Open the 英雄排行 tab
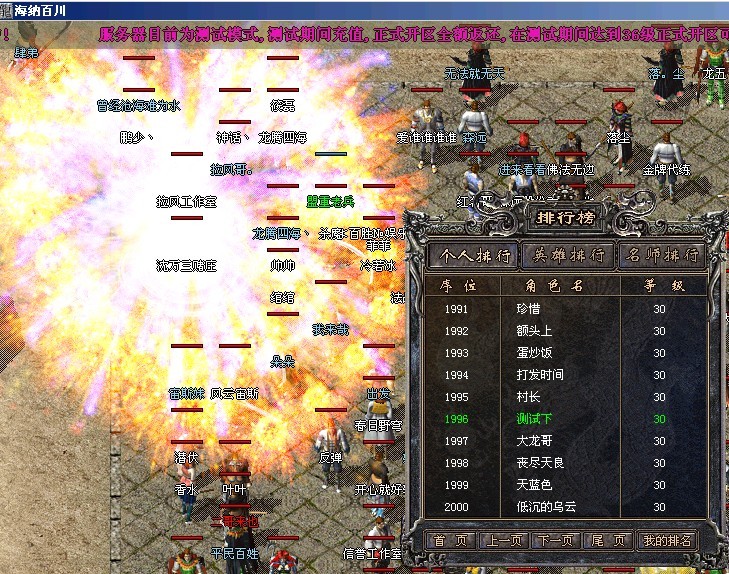Viewport: 729px width, 574px height. coord(568,256)
